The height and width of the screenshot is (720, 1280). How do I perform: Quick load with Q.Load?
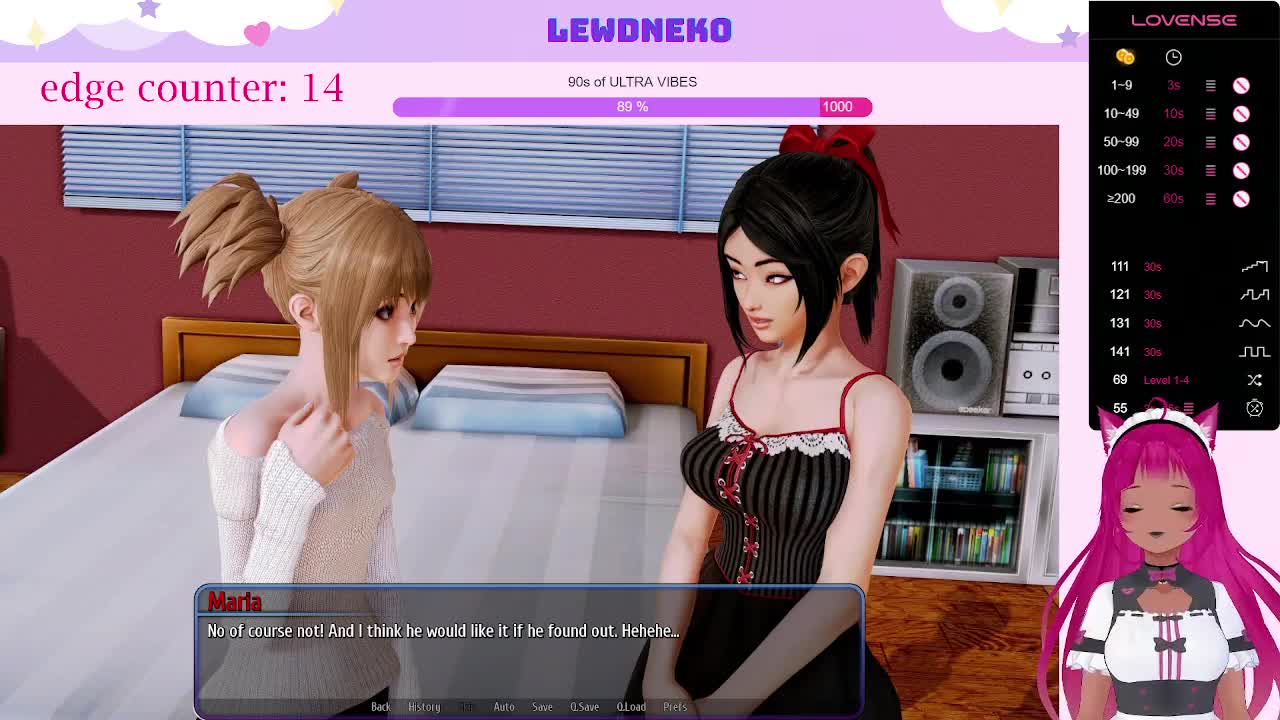pyautogui.click(x=631, y=707)
